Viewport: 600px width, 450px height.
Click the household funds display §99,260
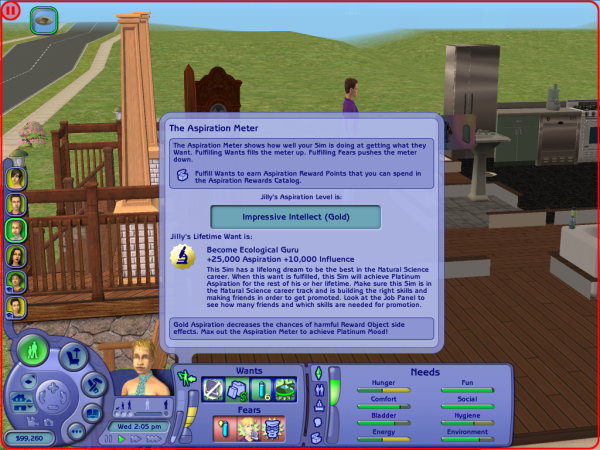pos(29,437)
